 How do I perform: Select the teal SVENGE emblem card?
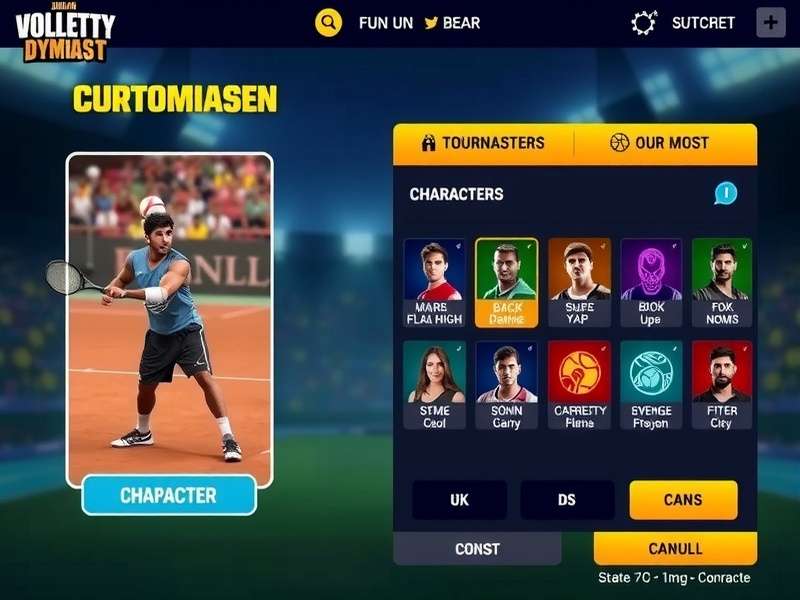[x=651, y=385]
